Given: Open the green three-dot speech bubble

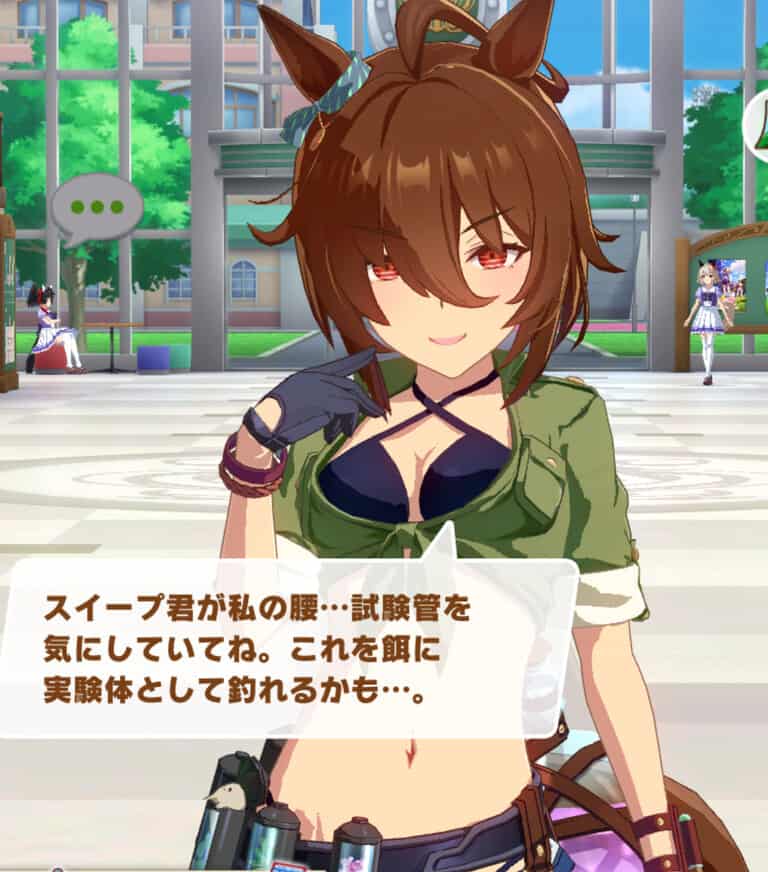Looking at the screenshot, I should click(x=96, y=209).
